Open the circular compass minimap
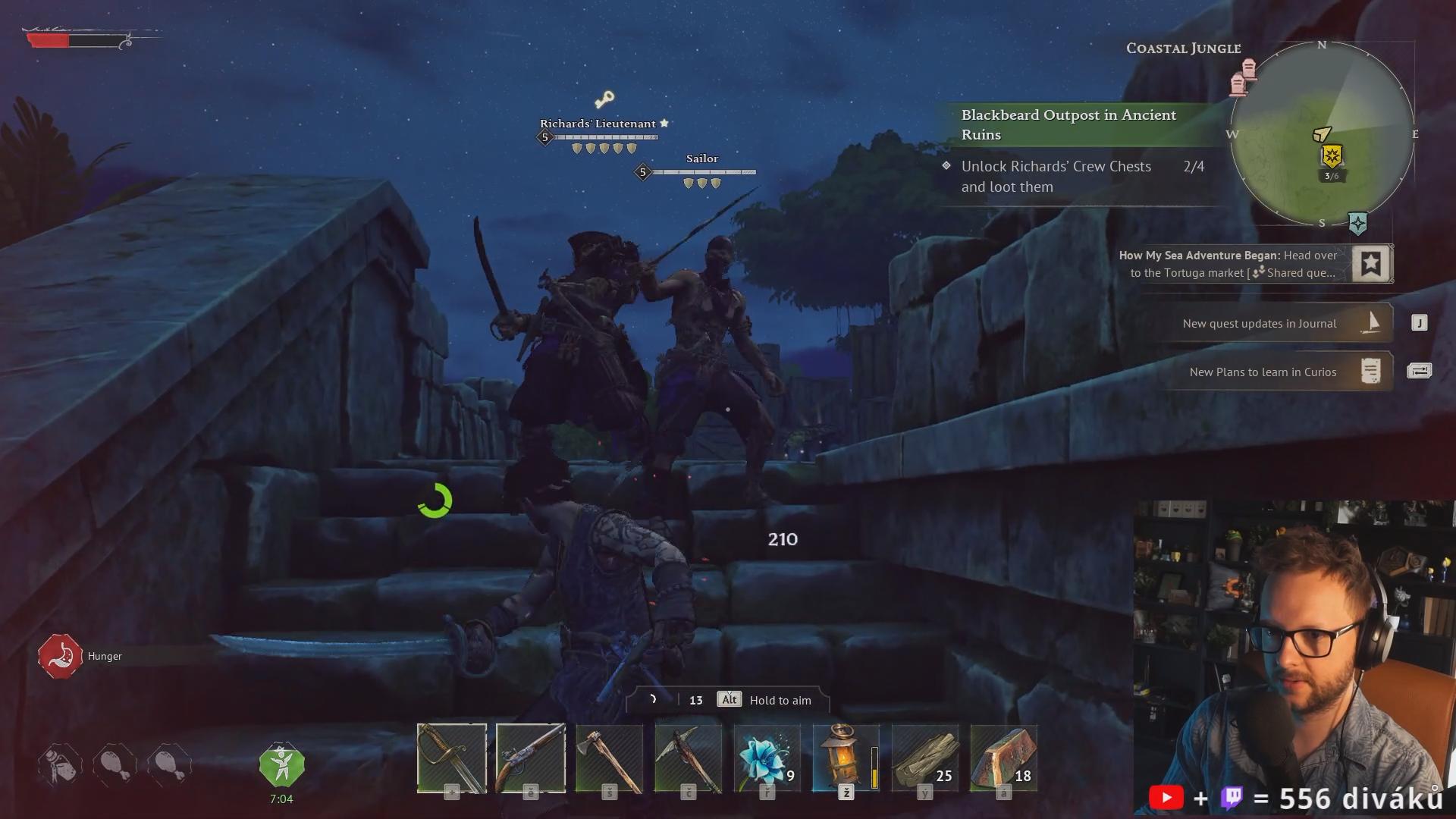Image resolution: width=1456 pixels, height=819 pixels. pos(1322,134)
